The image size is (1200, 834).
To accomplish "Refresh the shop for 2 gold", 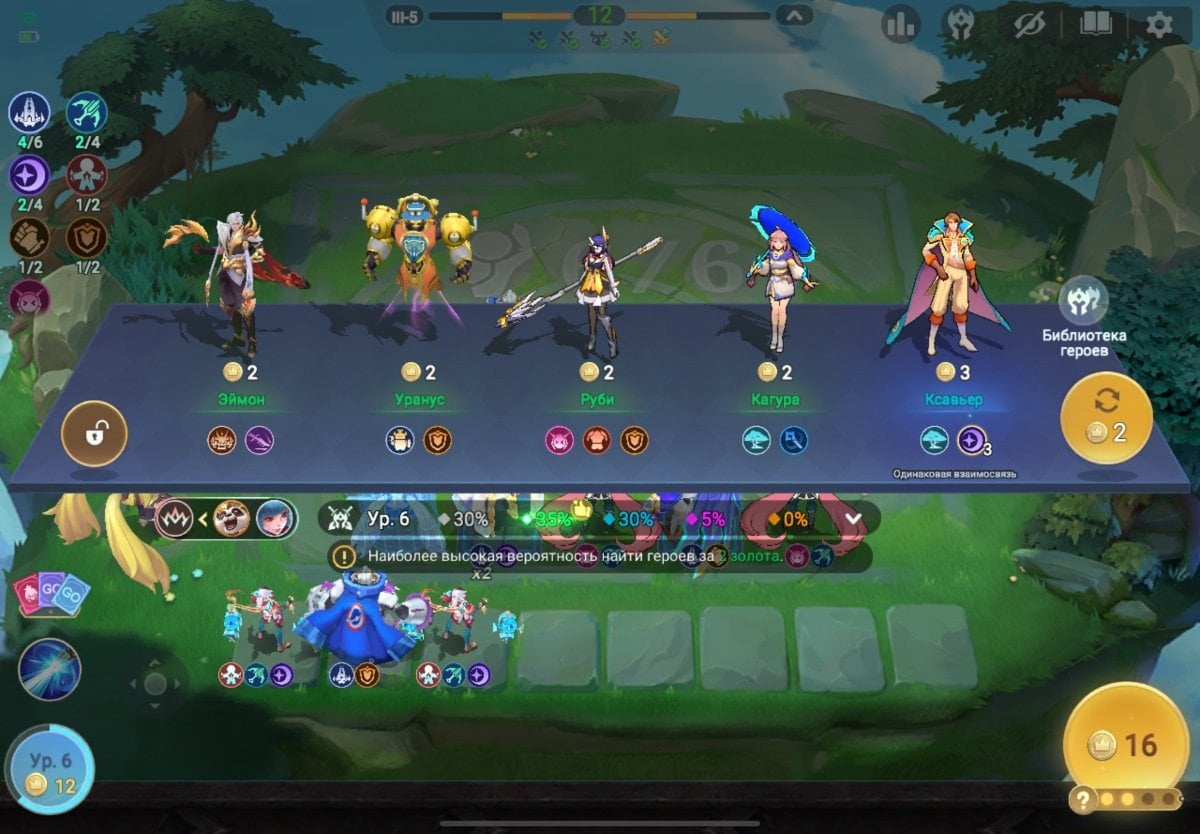I will pos(1106,418).
